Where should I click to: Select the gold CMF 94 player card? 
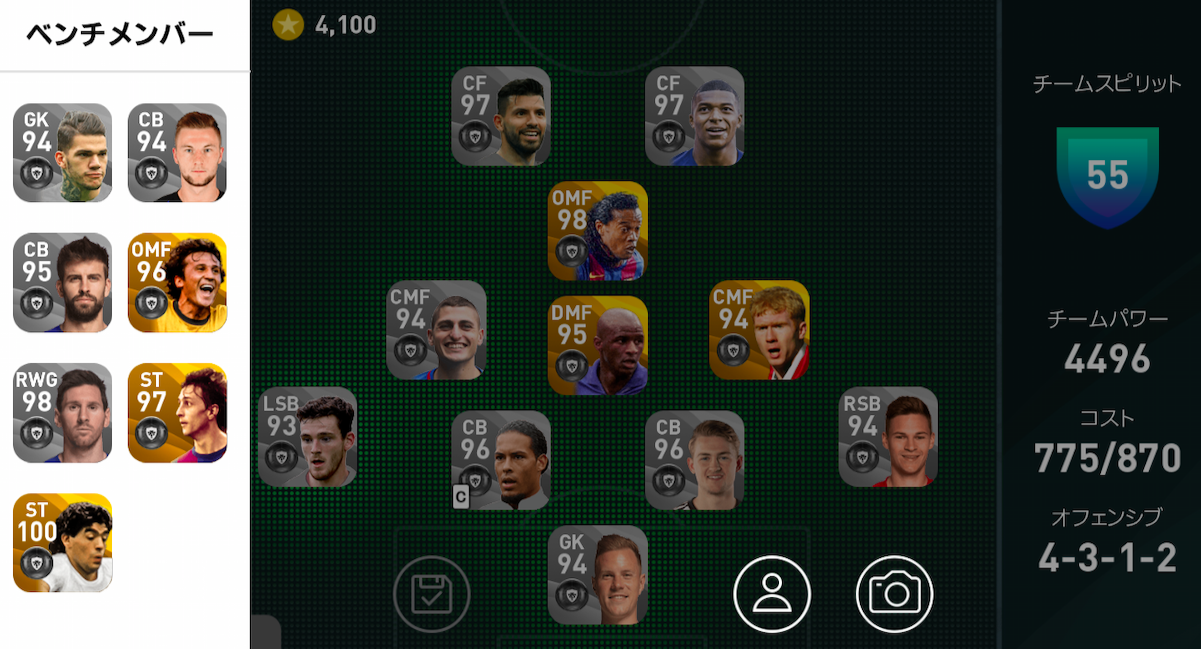tap(759, 330)
